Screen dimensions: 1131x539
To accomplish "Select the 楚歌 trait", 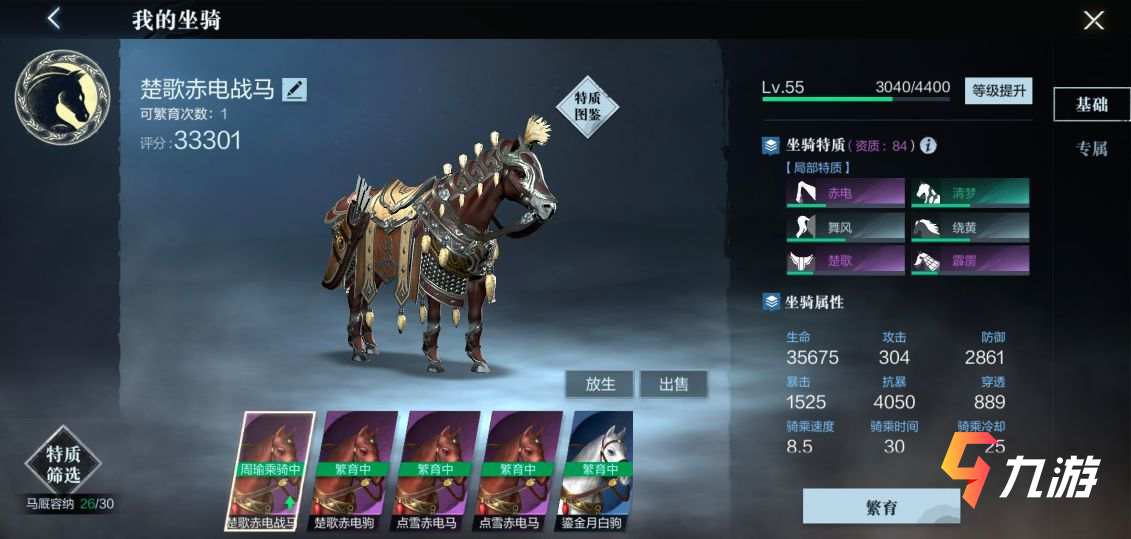I will tap(845, 261).
